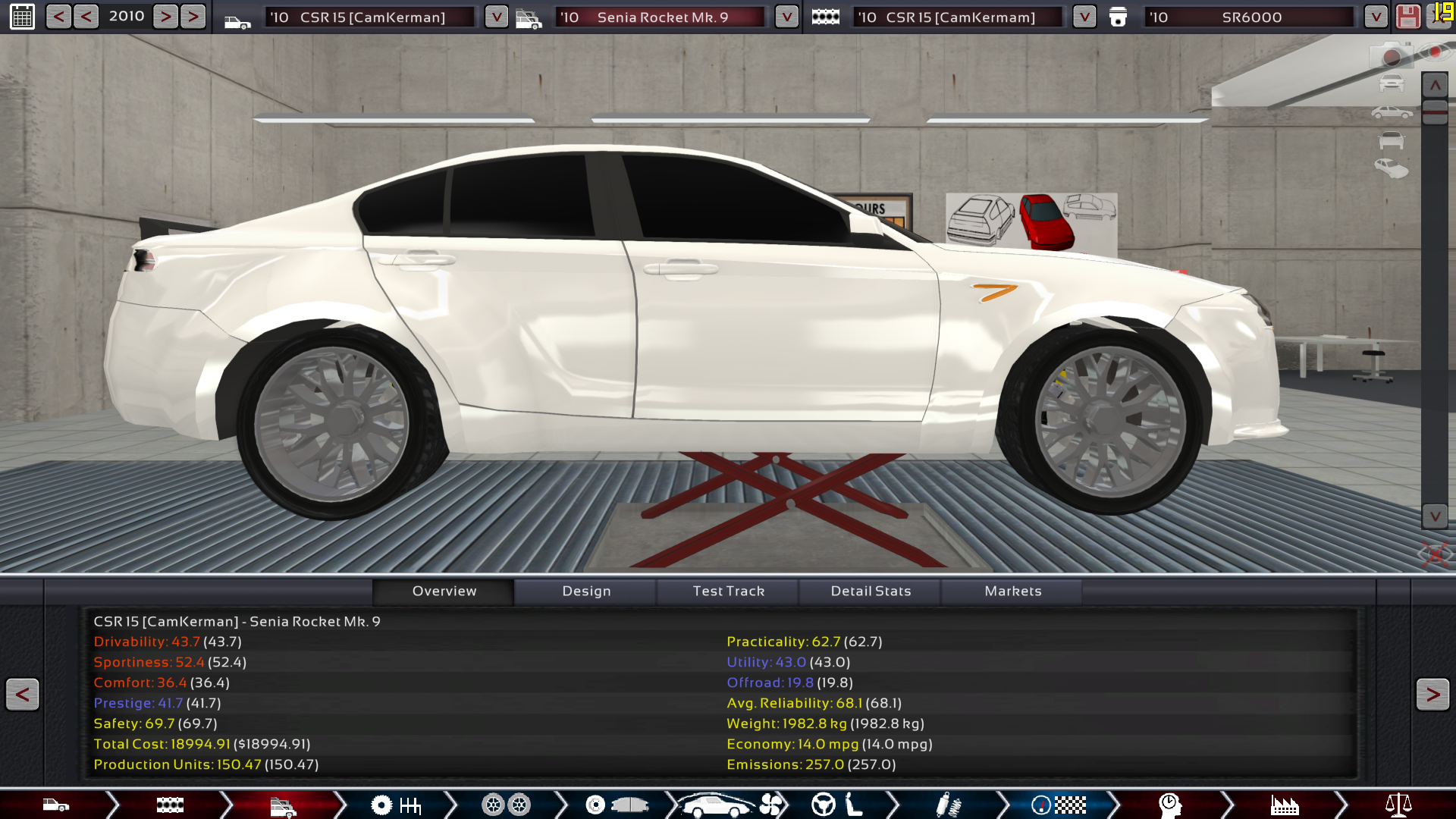
Task: Set camera to front view of the car
Action: (x=1391, y=83)
